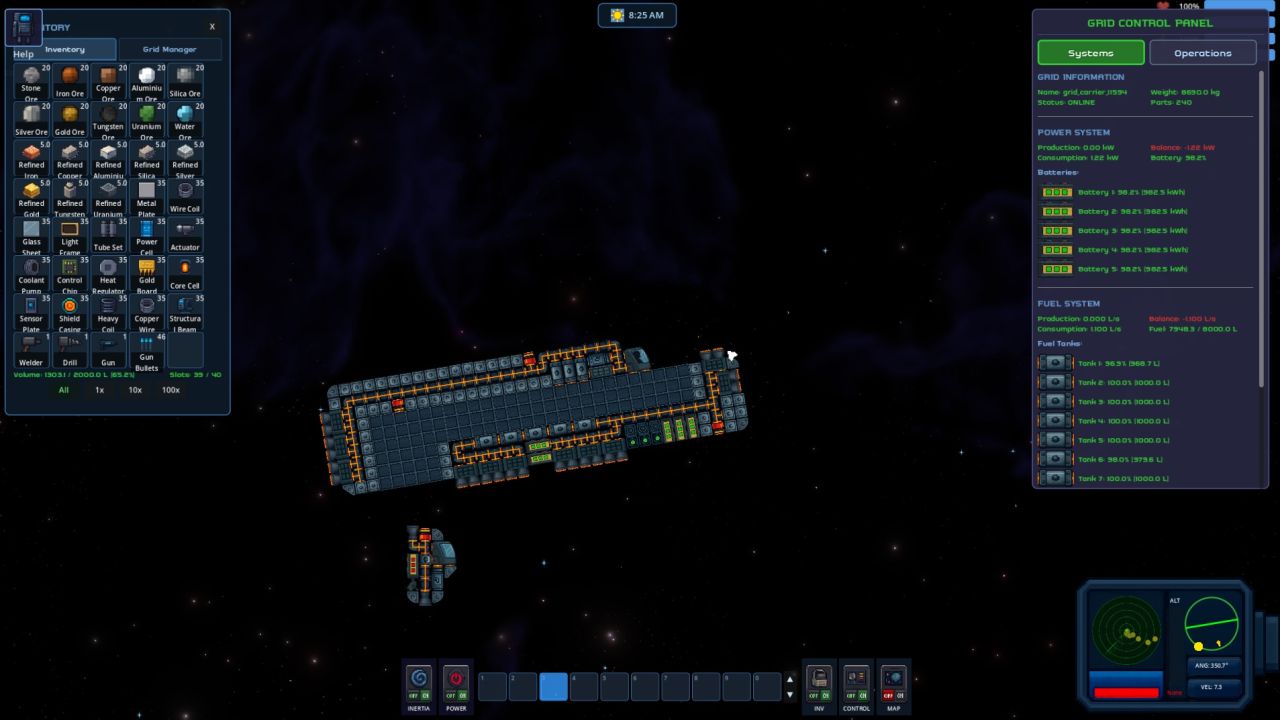
Task: Click the Battery 1 icon under Power System
Action: pos(1056,191)
